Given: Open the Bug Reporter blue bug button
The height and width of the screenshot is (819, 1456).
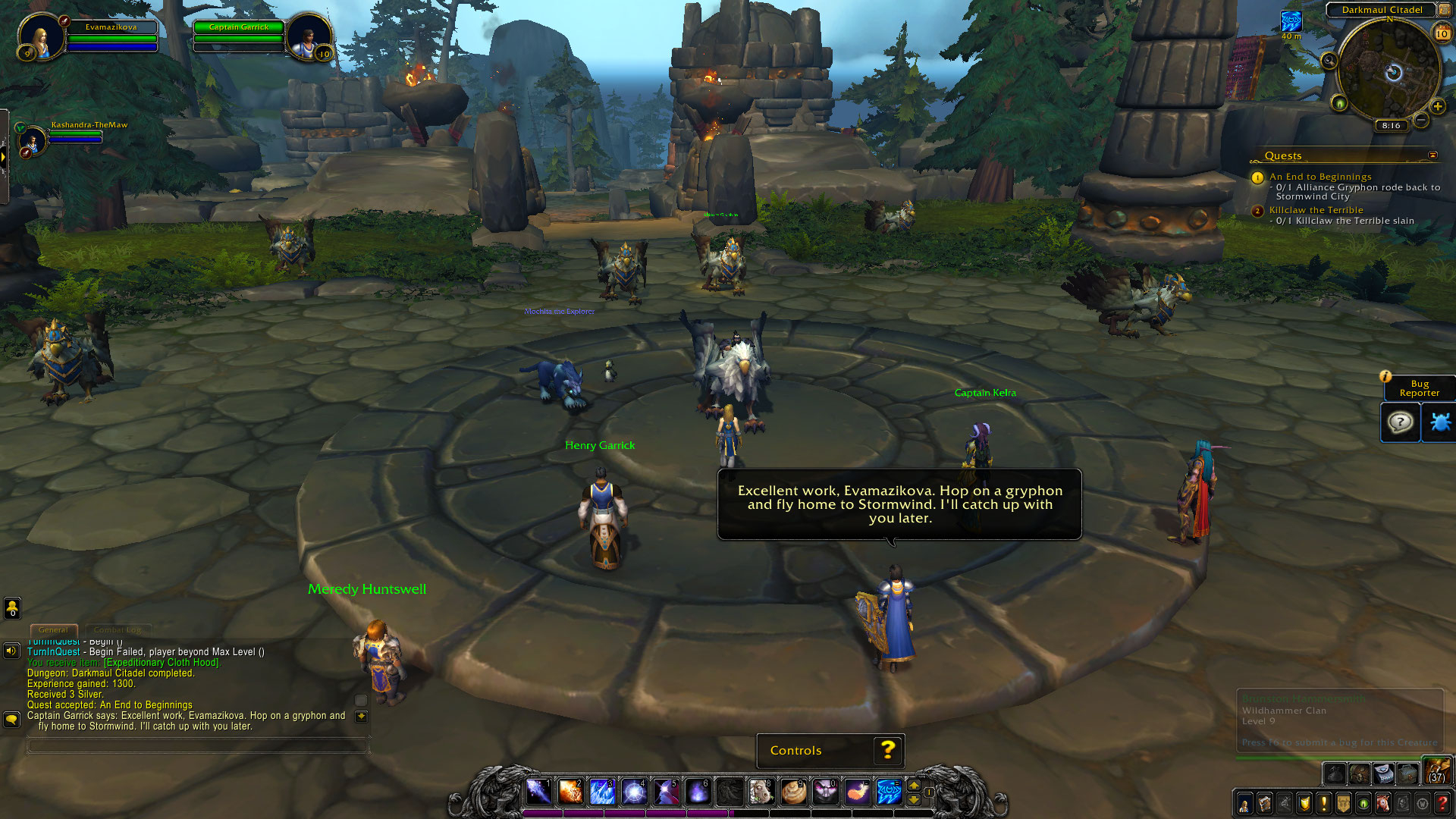Looking at the screenshot, I should (x=1439, y=422).
